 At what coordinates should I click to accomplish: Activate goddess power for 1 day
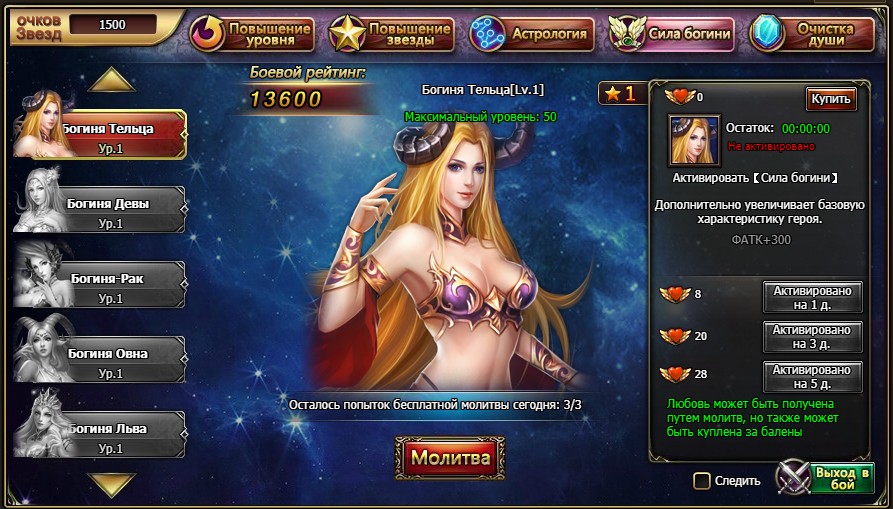[813, 297]
